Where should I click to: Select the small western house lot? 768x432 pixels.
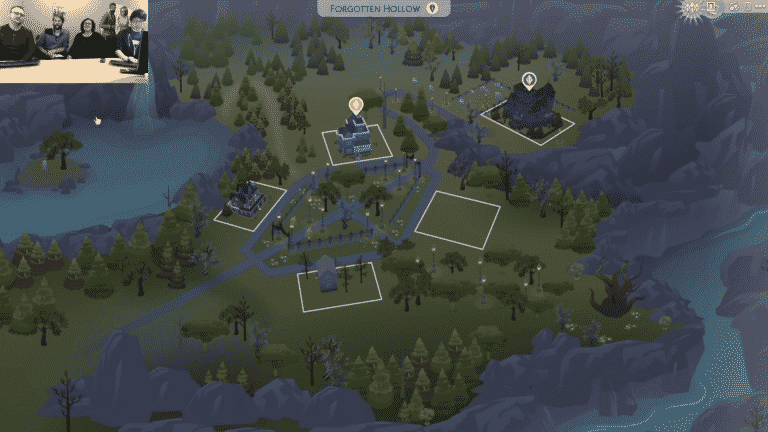click(x=249, y=203)
